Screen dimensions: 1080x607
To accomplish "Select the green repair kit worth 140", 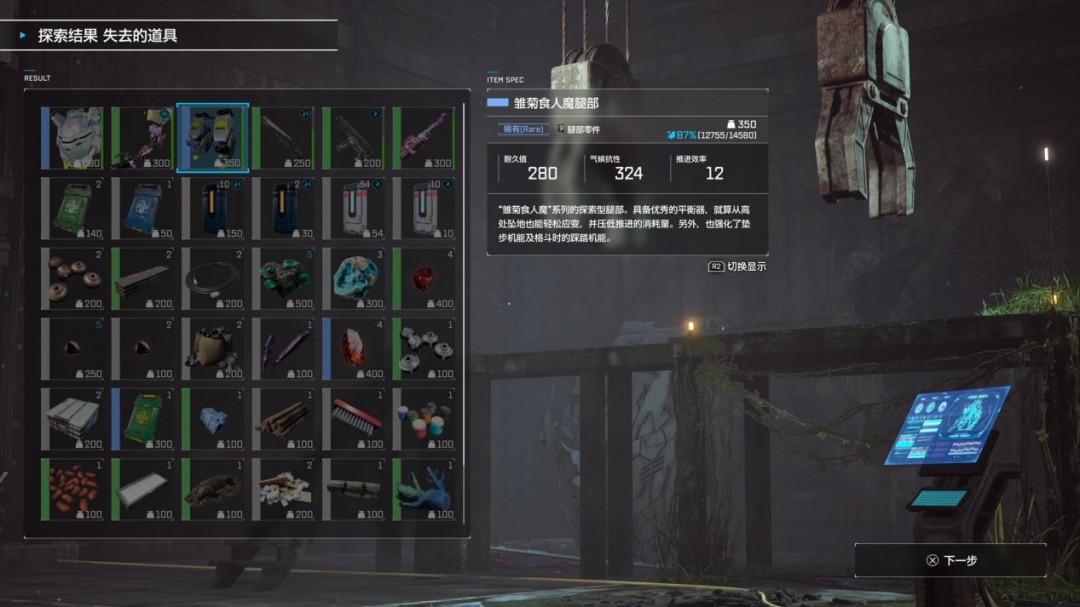I will click(x=72, y=208).
